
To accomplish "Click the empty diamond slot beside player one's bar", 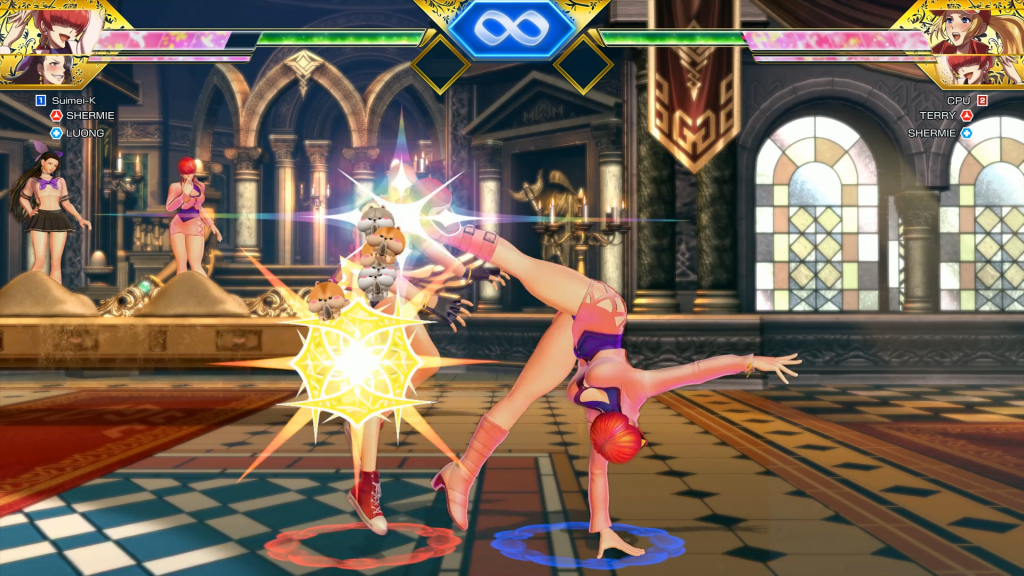I will (x=440, y=65).
